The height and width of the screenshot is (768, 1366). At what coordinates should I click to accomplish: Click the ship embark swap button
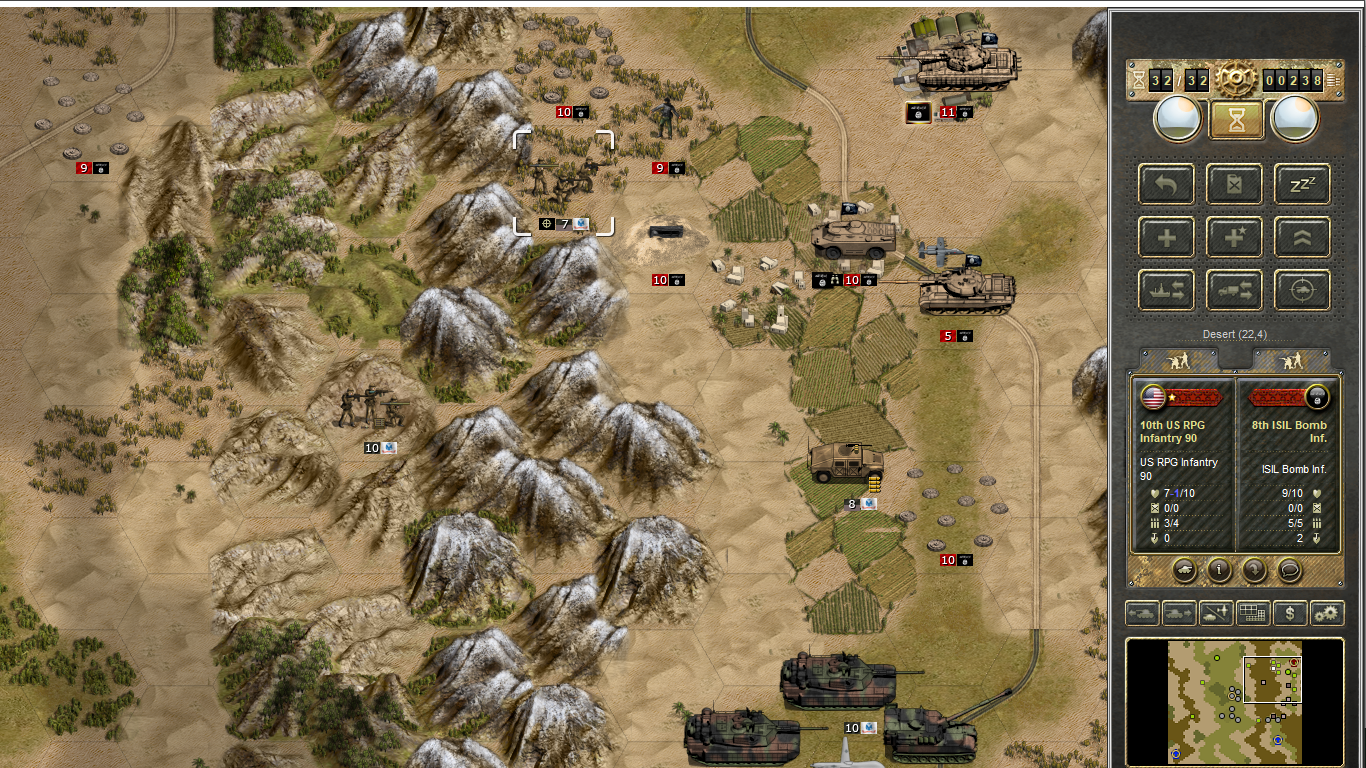[x=1166, y=291]
